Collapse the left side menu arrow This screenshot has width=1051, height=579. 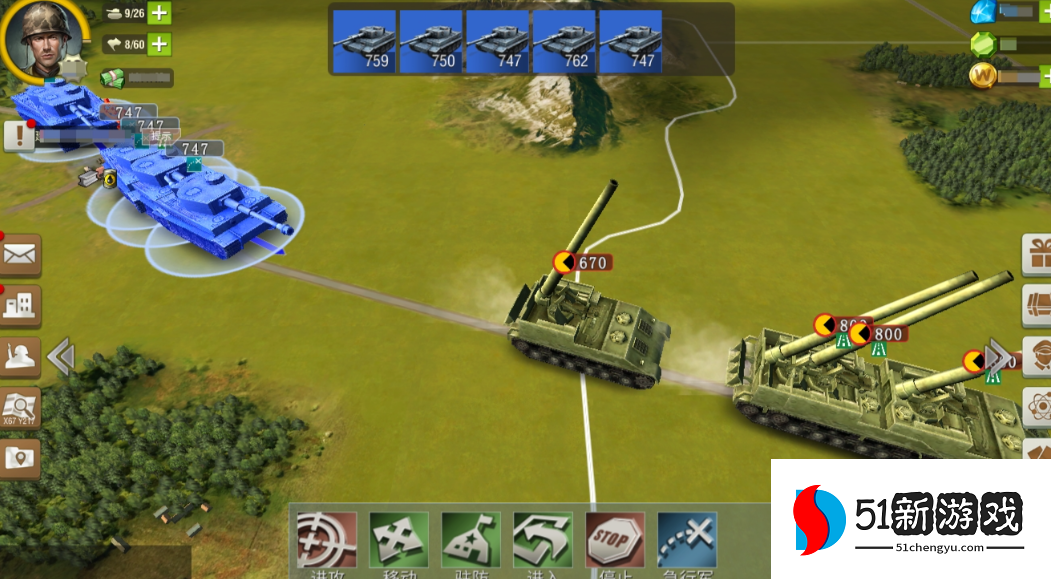(x=61, y=356)
